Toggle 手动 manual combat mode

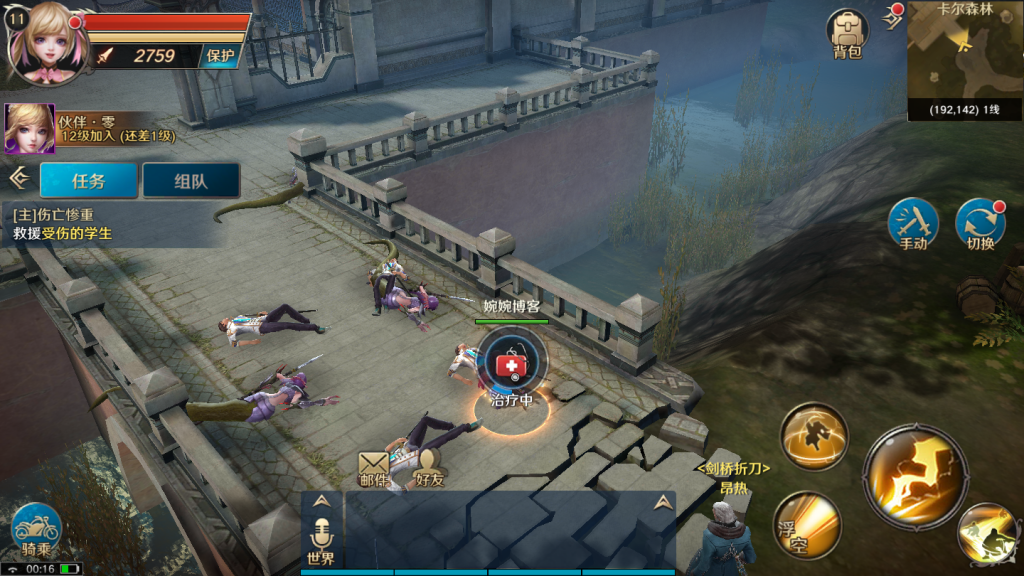pos(913,223)
